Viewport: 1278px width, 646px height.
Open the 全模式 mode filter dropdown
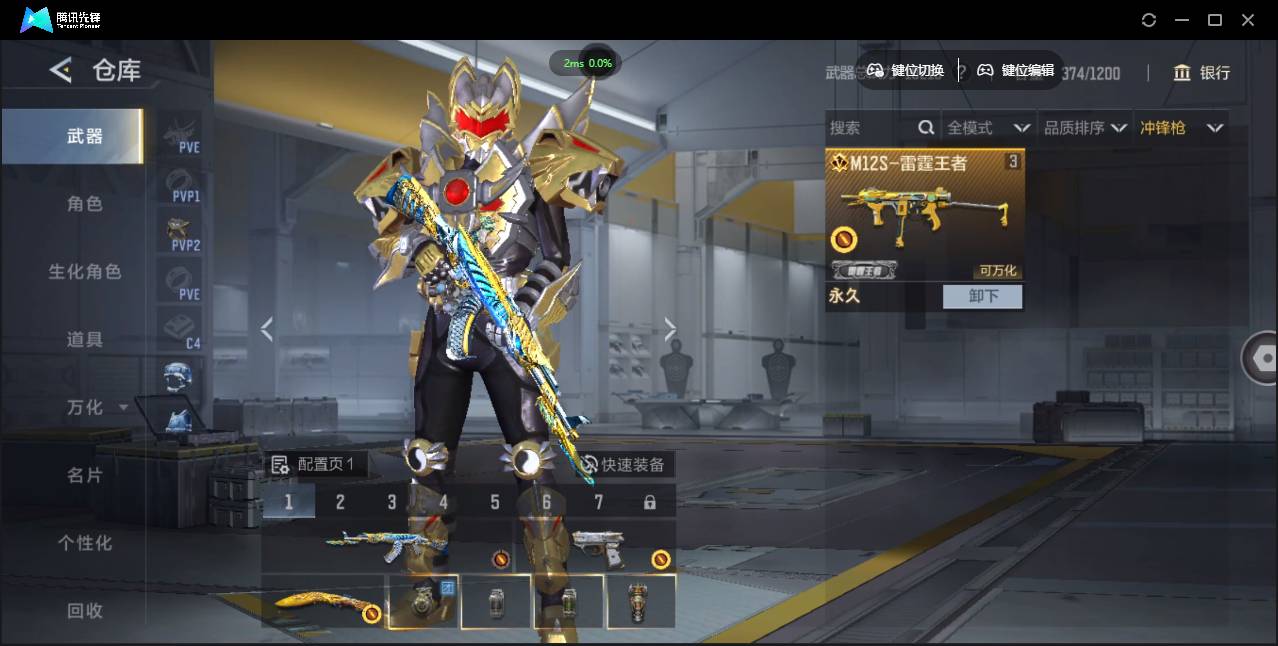click(988, 128)
